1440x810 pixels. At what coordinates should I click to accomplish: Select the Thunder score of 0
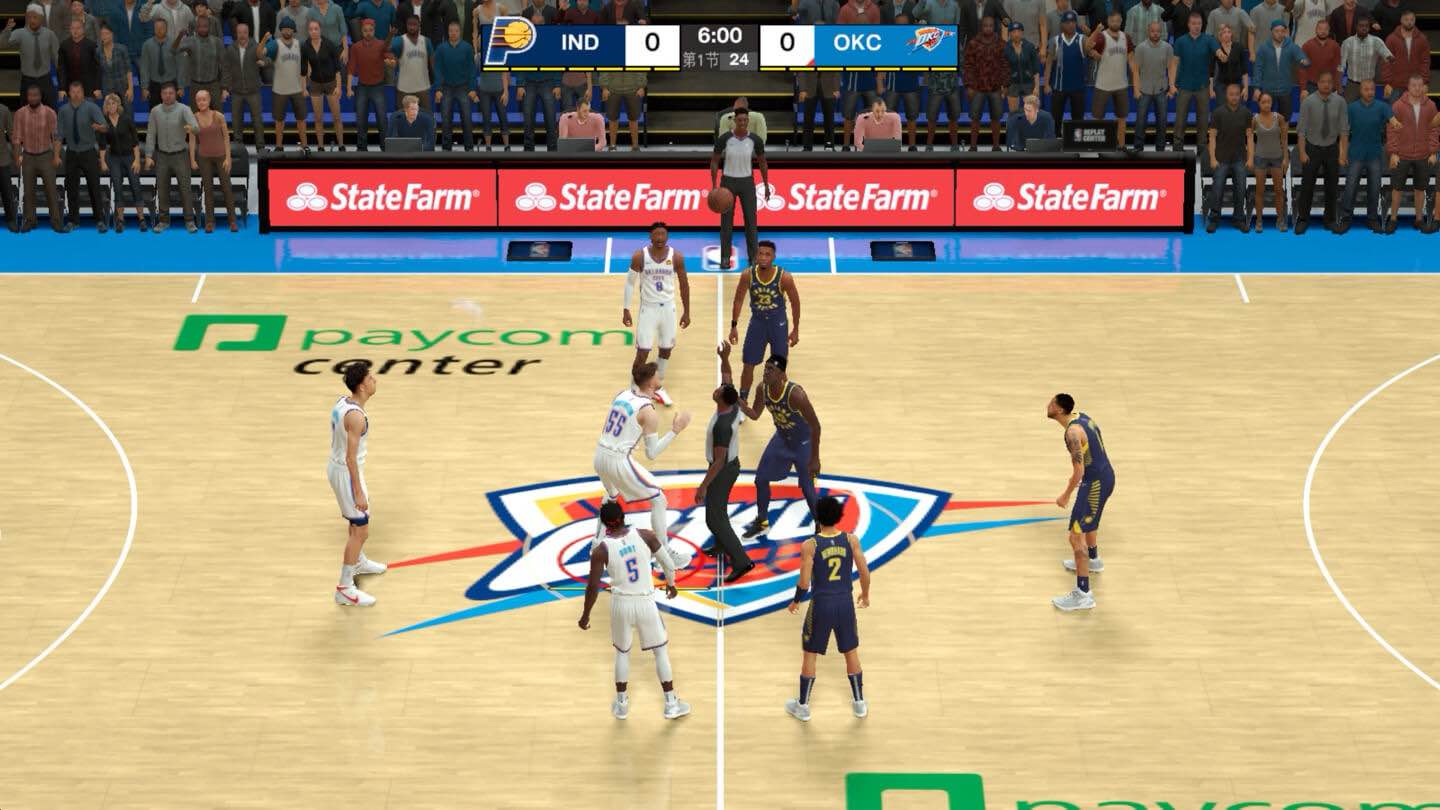point(789,42)
